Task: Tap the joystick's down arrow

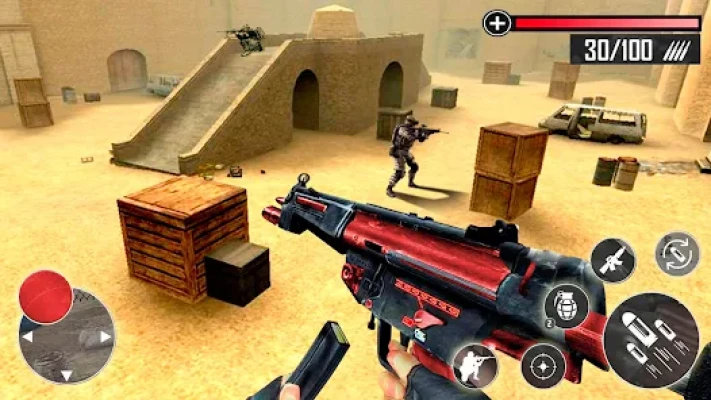Action: (x=66, y=375)
